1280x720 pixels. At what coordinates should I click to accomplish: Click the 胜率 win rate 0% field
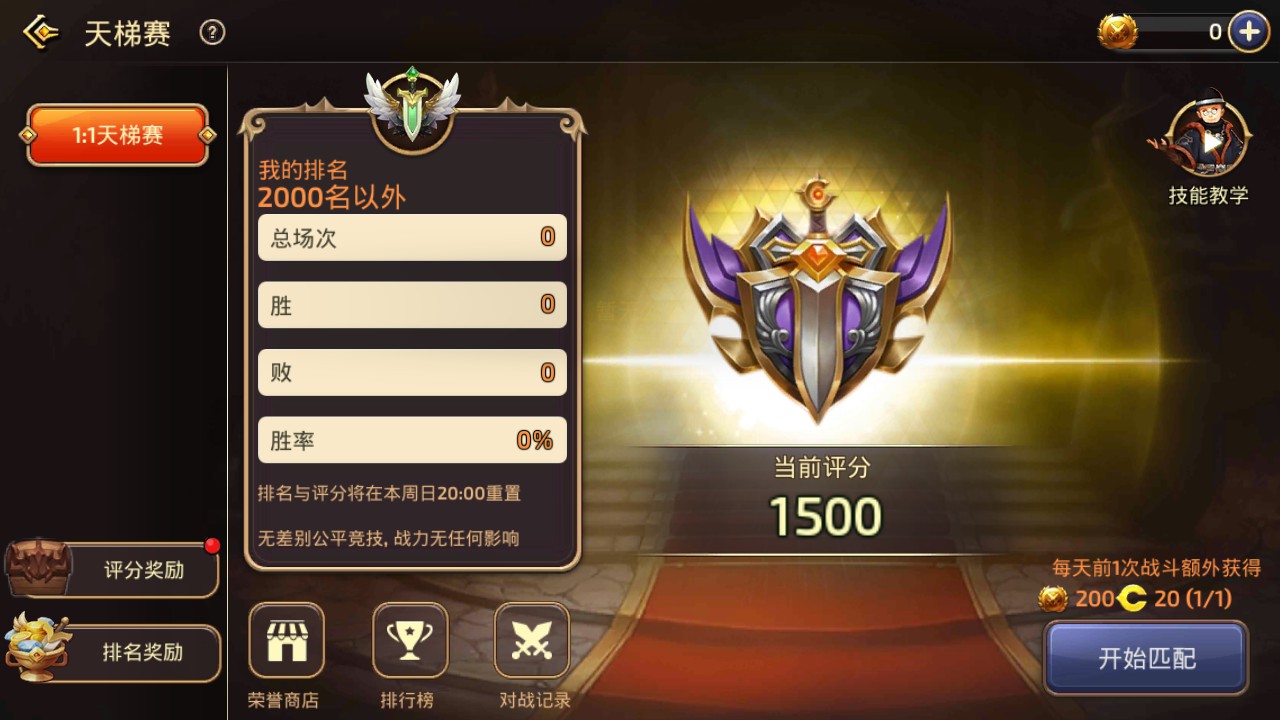coord(412,440)
